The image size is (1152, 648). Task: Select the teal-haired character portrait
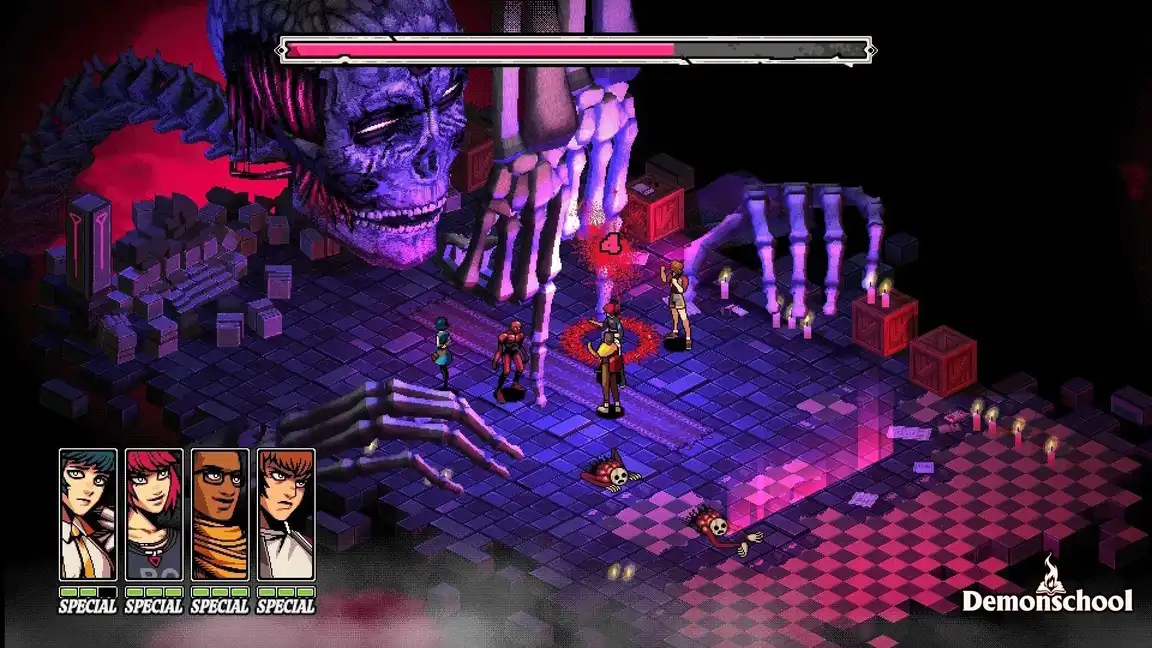88,514
